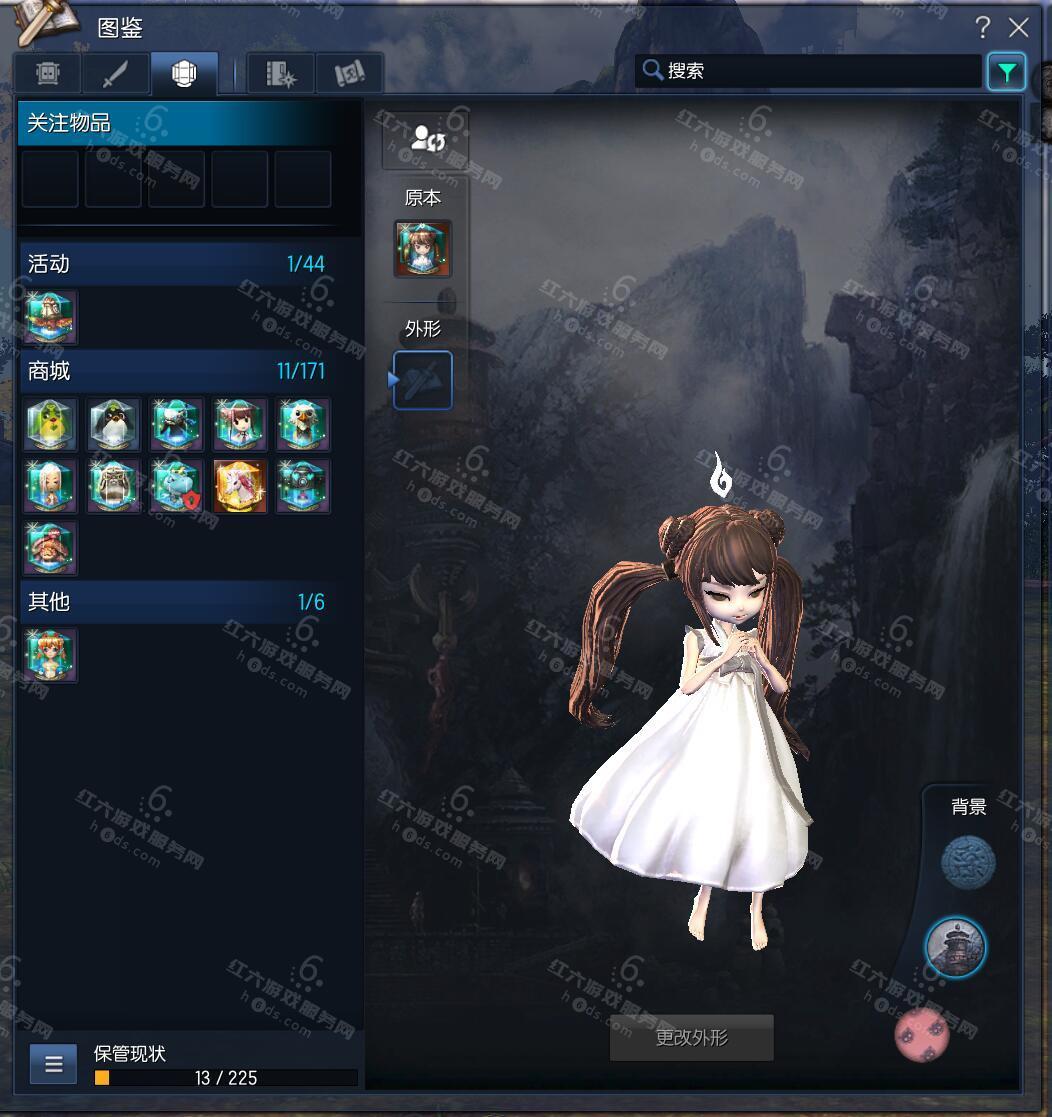Click the 原本 original pet thumbnail
Image resolution: width=1052 pixels, height=1117 pixels.
coord(423,249)
